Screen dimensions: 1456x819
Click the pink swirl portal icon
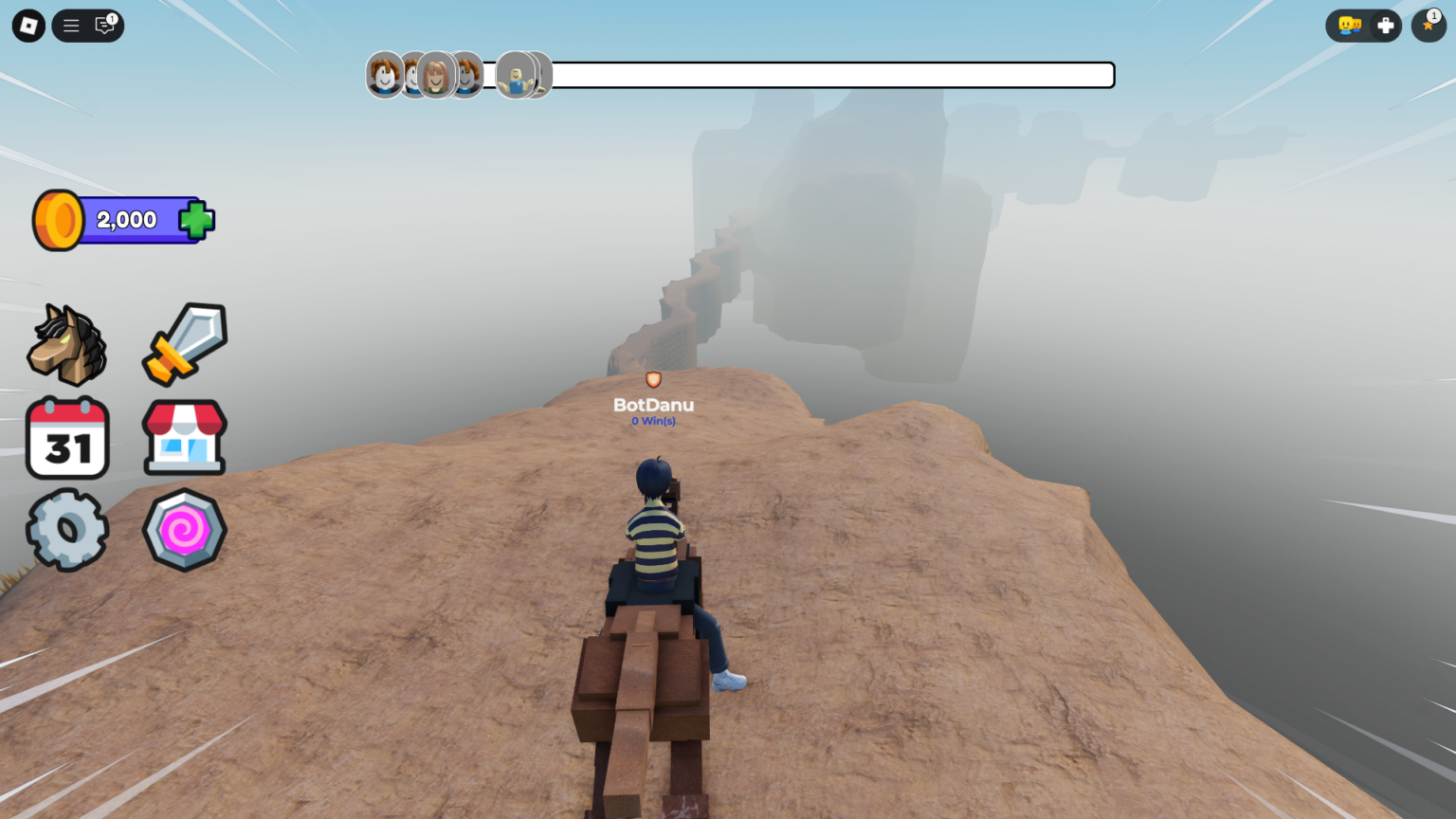(184, 529)
